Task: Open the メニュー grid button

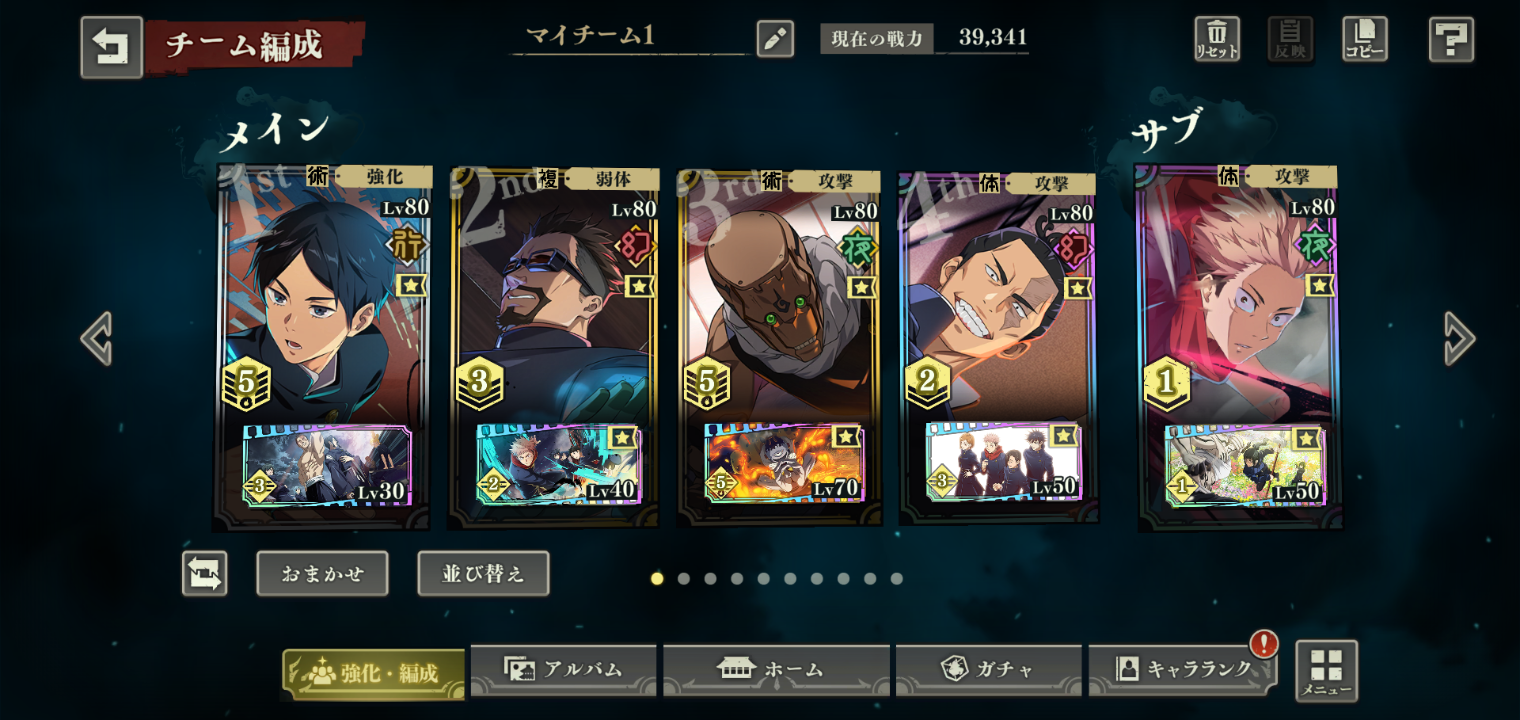Action: tap(1326, 670)
